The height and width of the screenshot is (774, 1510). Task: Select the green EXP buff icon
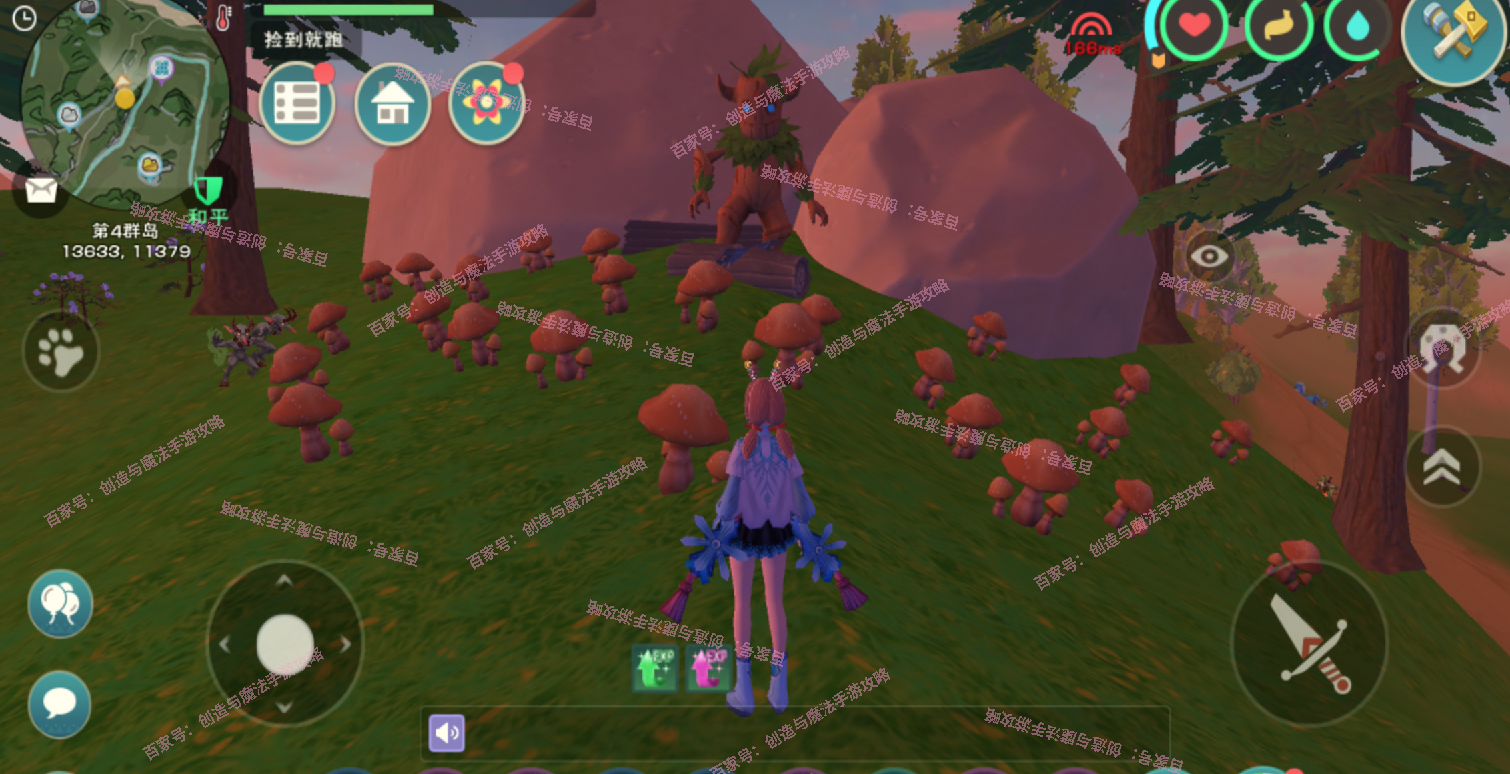pyautogui.click(x=655, y=668)
